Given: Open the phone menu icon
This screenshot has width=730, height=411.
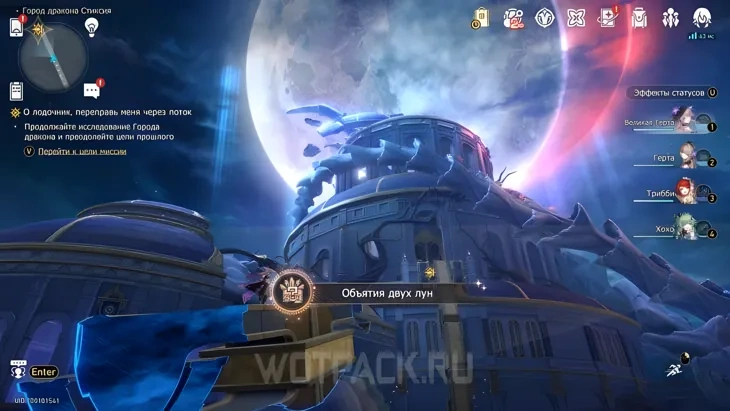Looking at the screenshot, I should (16, 28).
